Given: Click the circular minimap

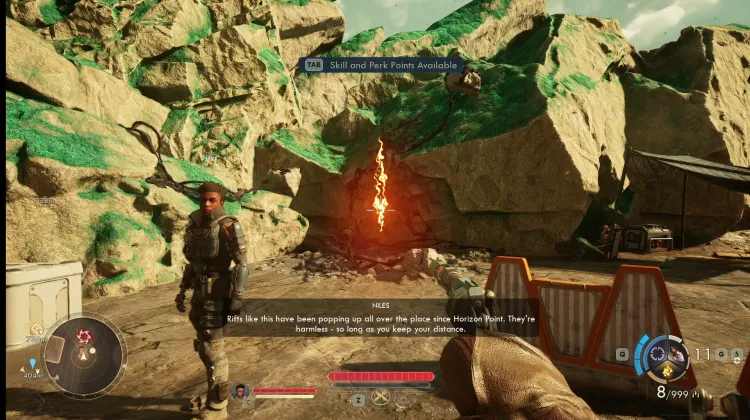Looking at the screenshot, I should pyautogui.click(x=86, y=357).
